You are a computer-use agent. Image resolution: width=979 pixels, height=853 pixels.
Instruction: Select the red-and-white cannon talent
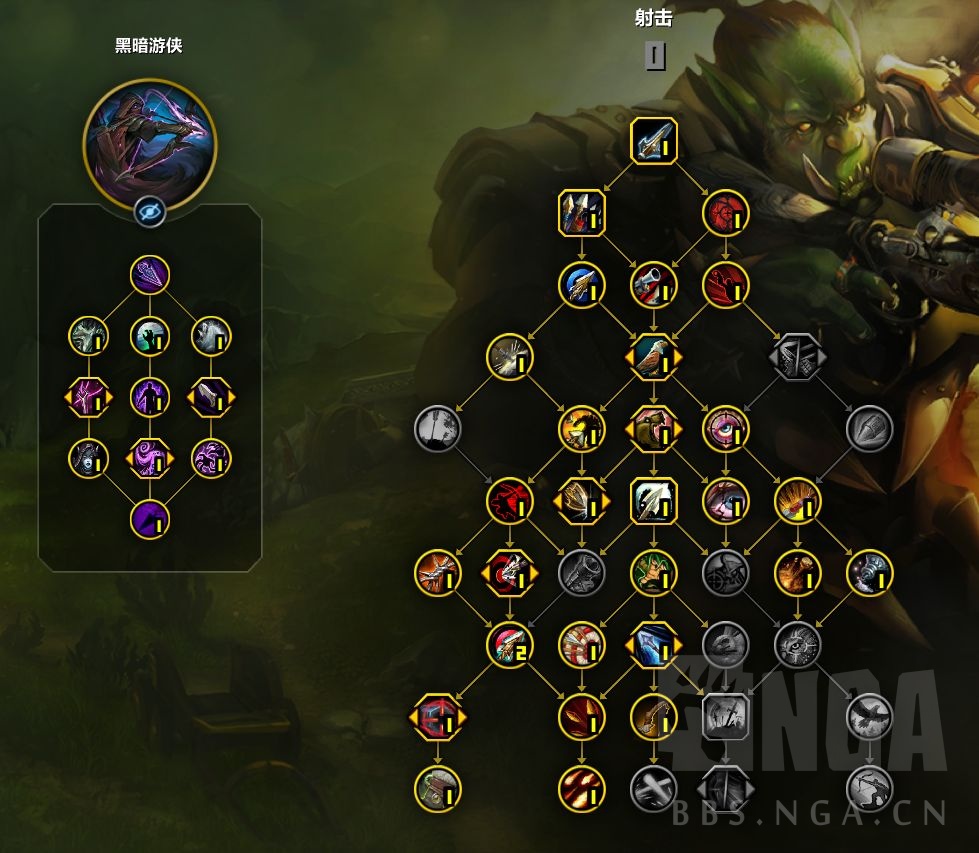pos(654,285)
